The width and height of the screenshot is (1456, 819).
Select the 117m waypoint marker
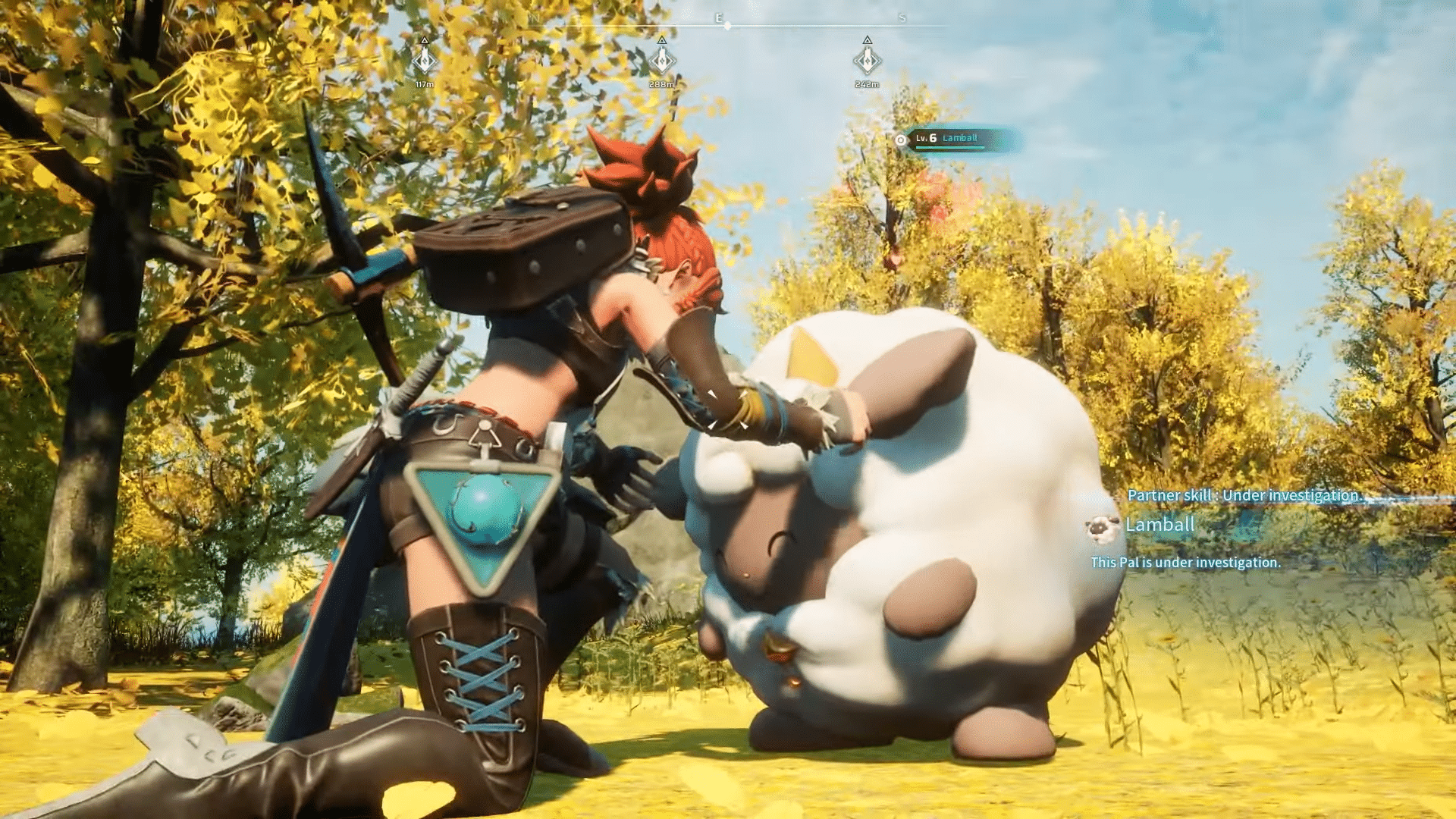425,61
